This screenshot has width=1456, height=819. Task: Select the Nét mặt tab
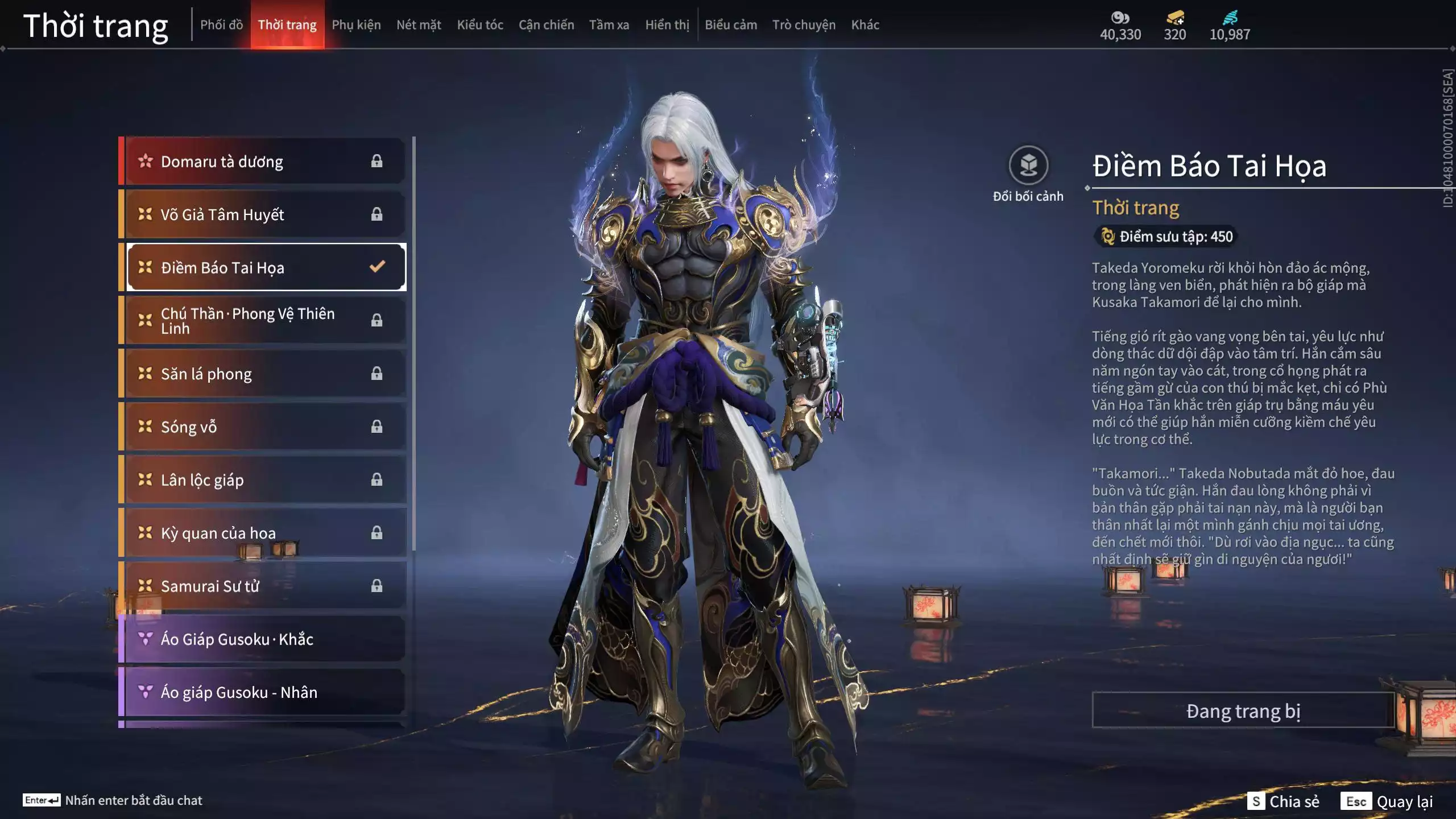click(x=419, y=25)
